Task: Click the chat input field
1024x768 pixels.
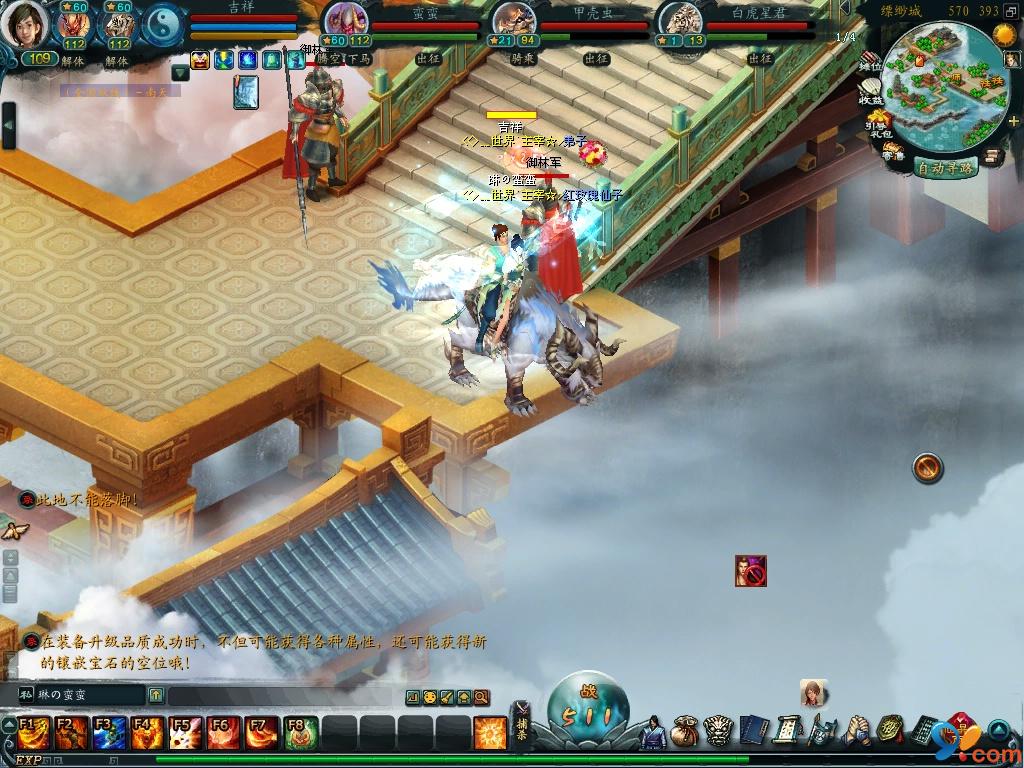Action: (x=280, y=696)
